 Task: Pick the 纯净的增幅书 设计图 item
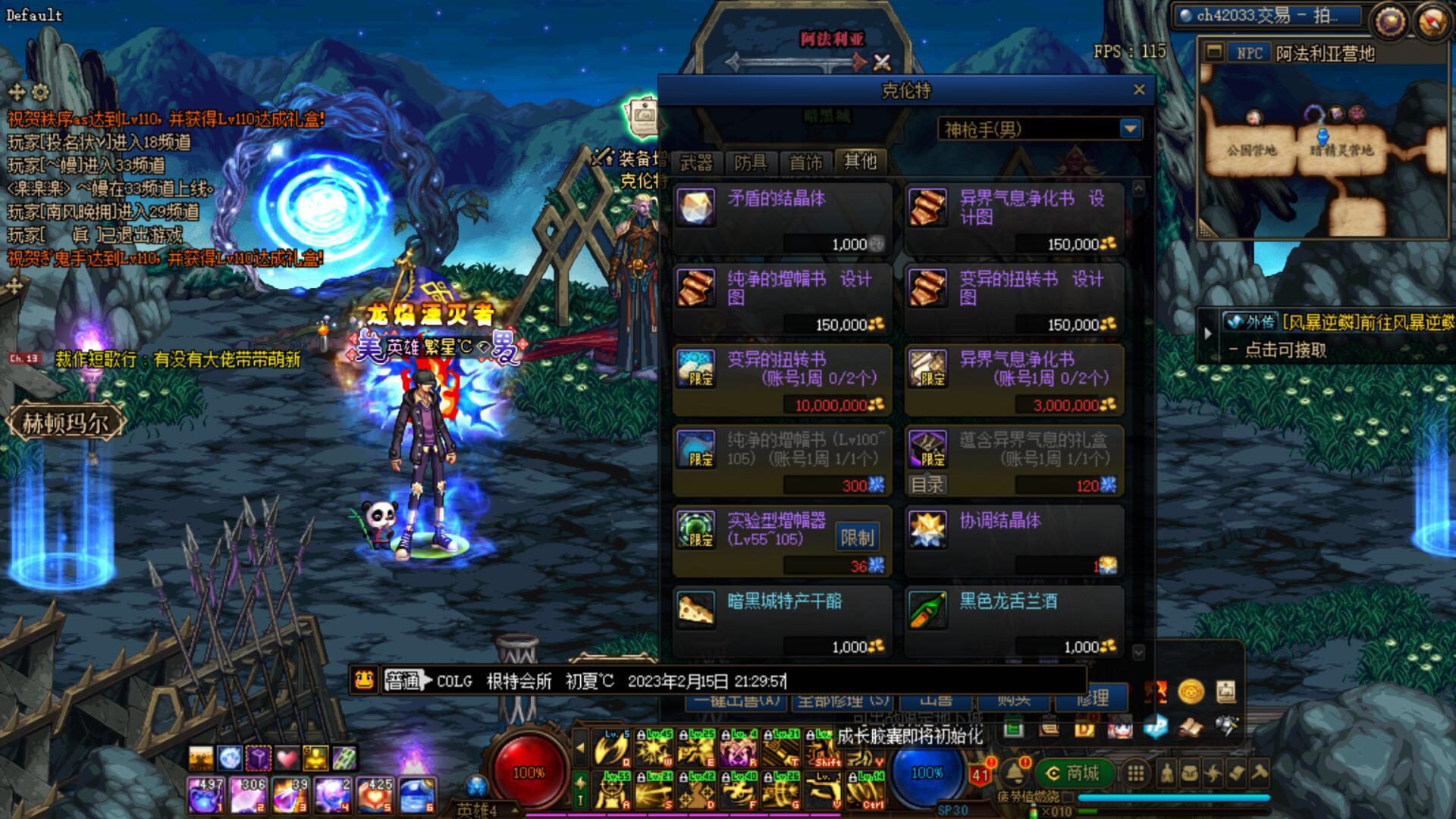782,297
